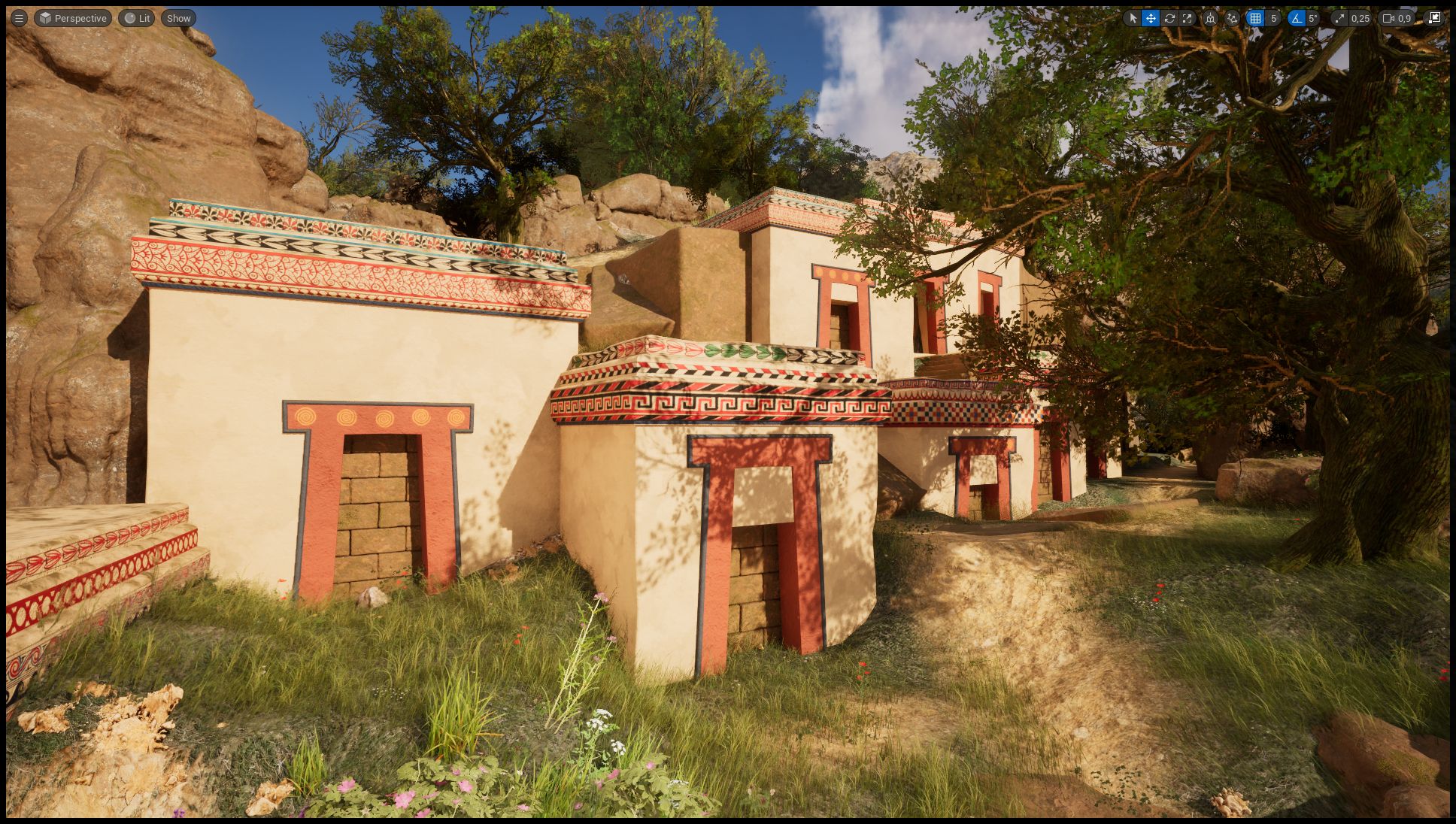The width and height of the screenshot is (1456, 824).
Task: Switch the viewport out of Lit mode
Action: pyautogui.click(x=136, y=18)
